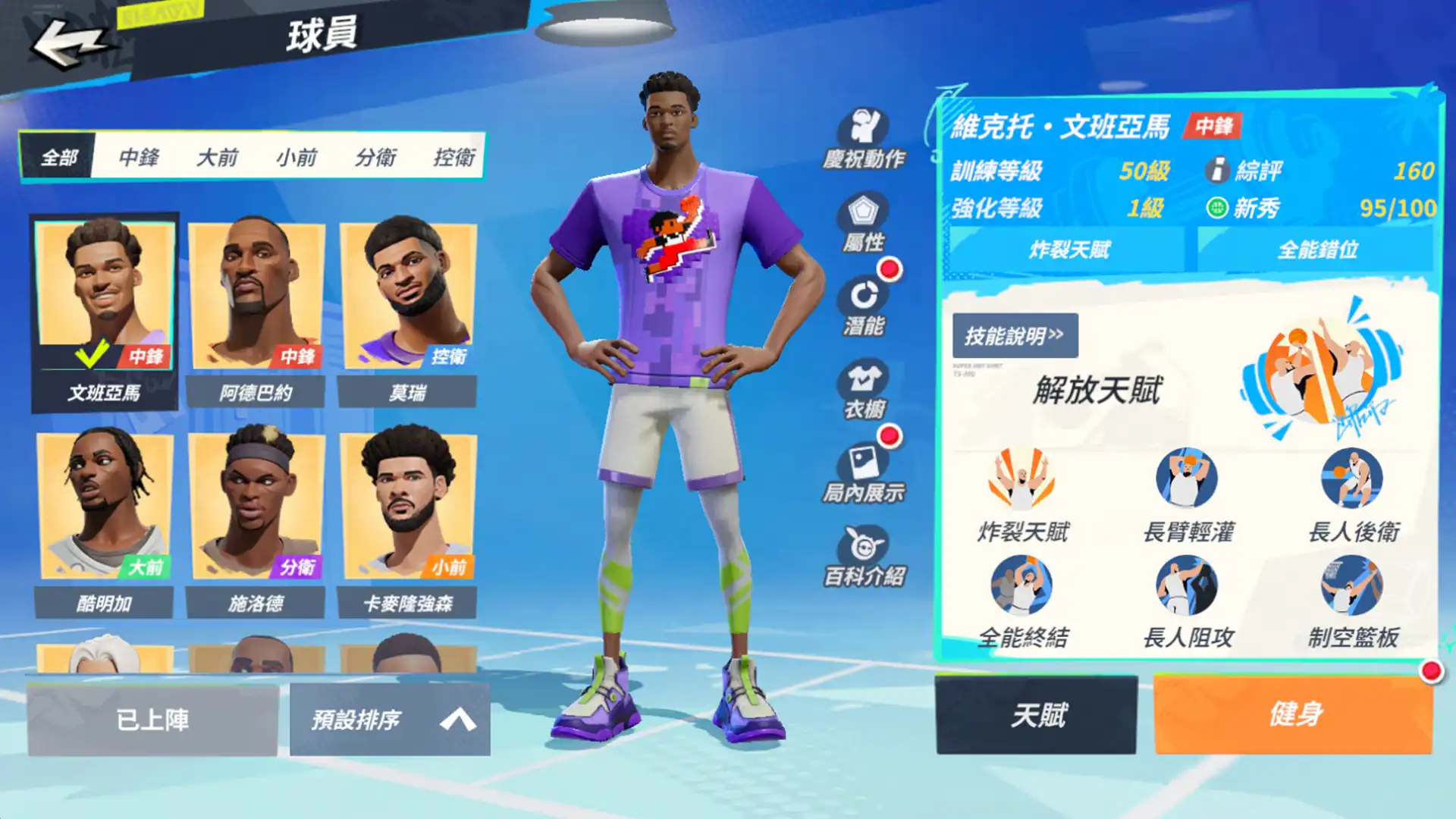Screen dimensions: 1456x819
Task: Switch to the 控衛 point guard tab
Action: coord(456,157)
